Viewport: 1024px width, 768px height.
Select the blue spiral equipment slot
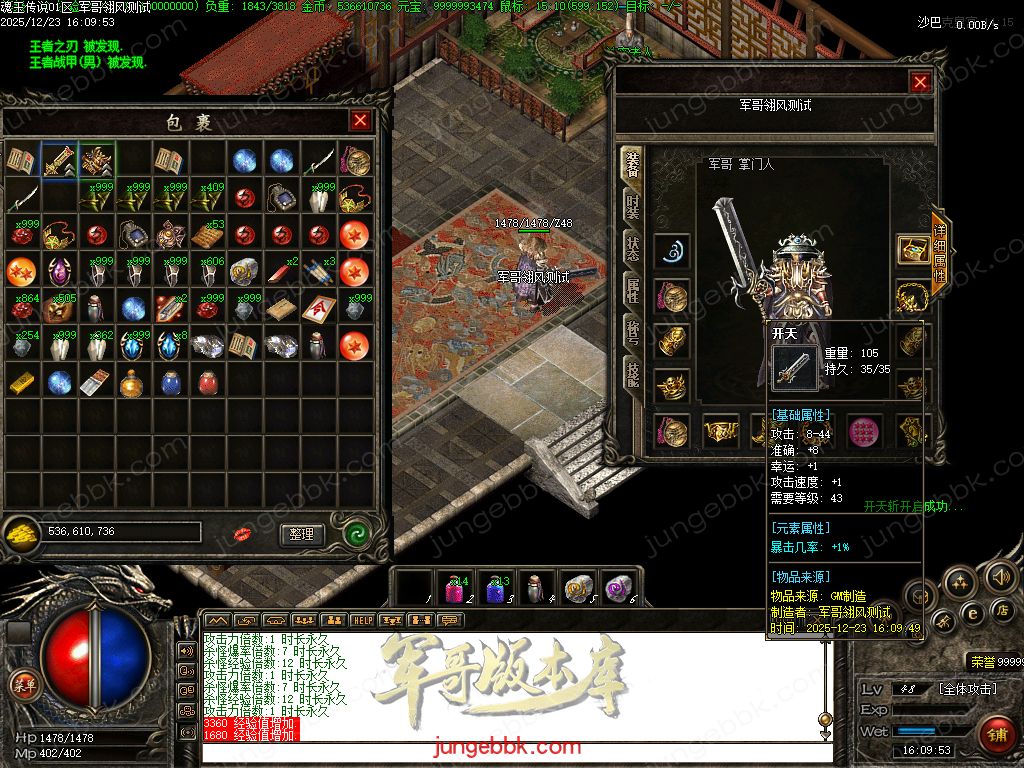point(672,250)
